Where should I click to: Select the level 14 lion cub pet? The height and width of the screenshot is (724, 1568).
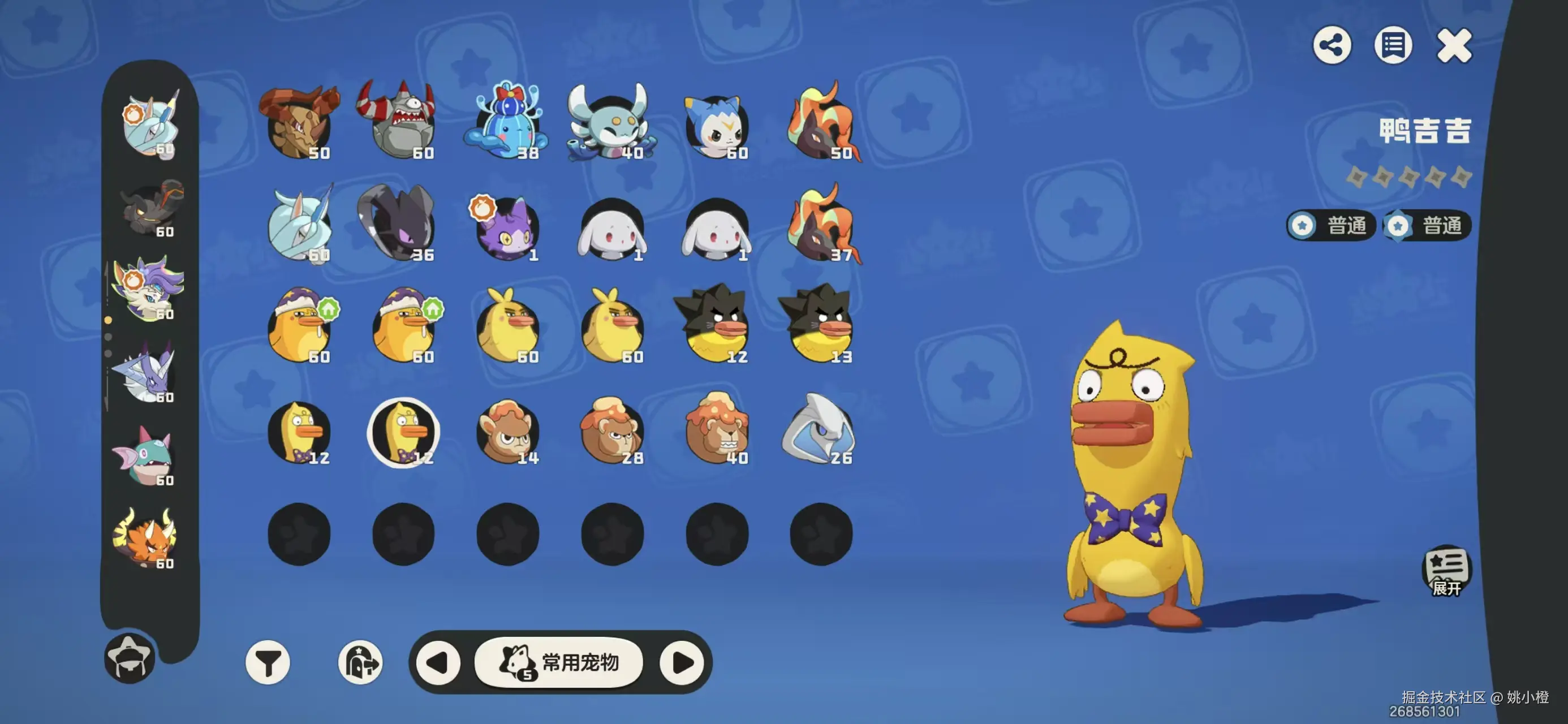507,431
